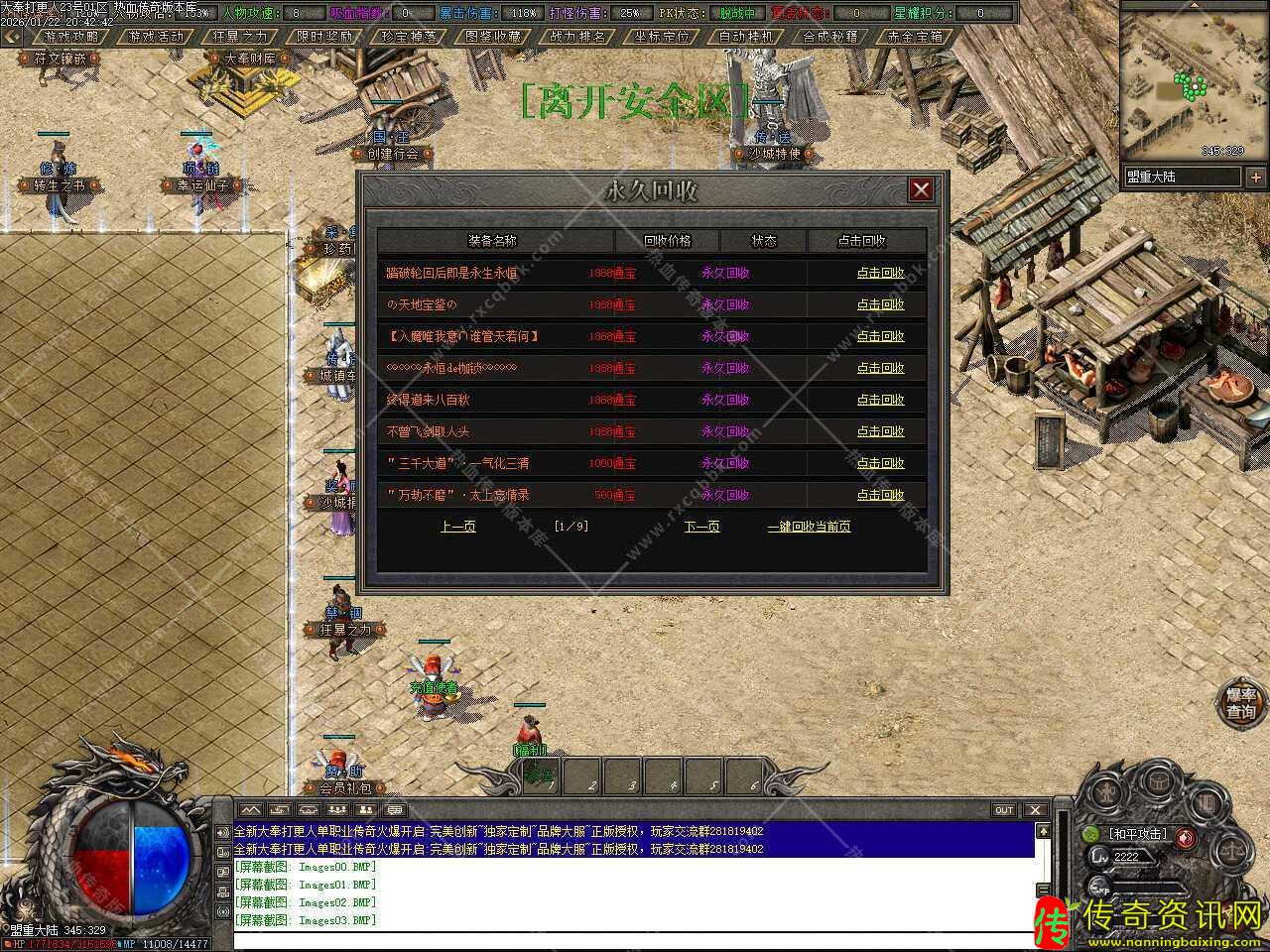Close the 永久回收 window
1270x952 pixels.
(921, 189)
